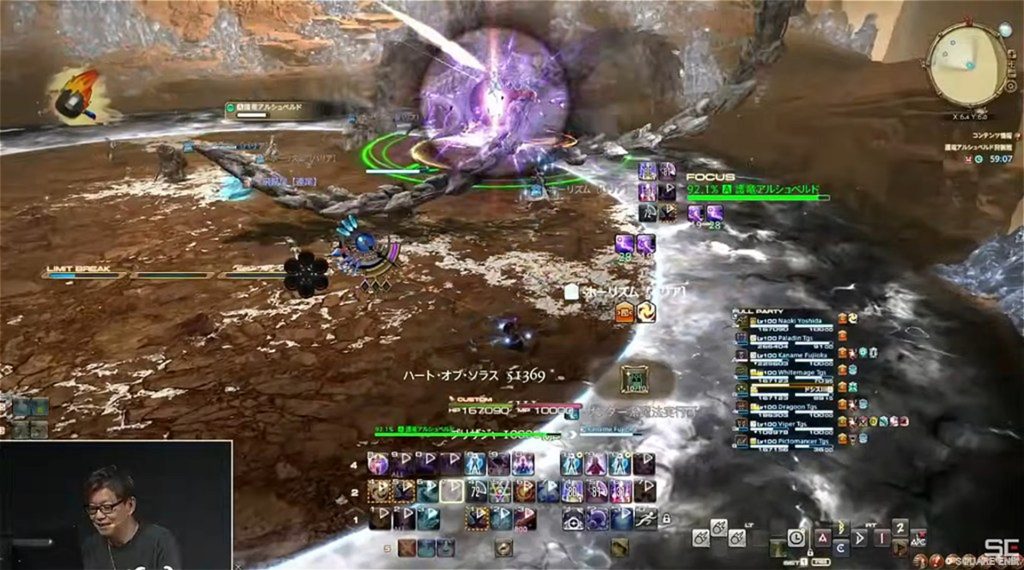The height and width of the screenshot is (570, 1024).
Task: Activate the Sprint running-figure icon
Action: coord(644,517)
